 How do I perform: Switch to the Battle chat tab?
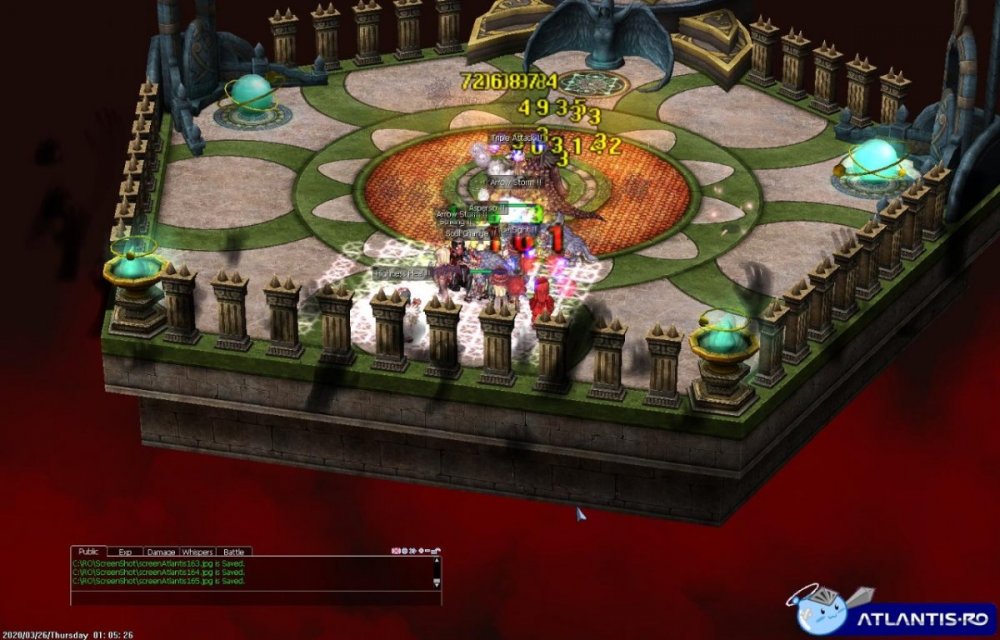[x=233, y=551]
